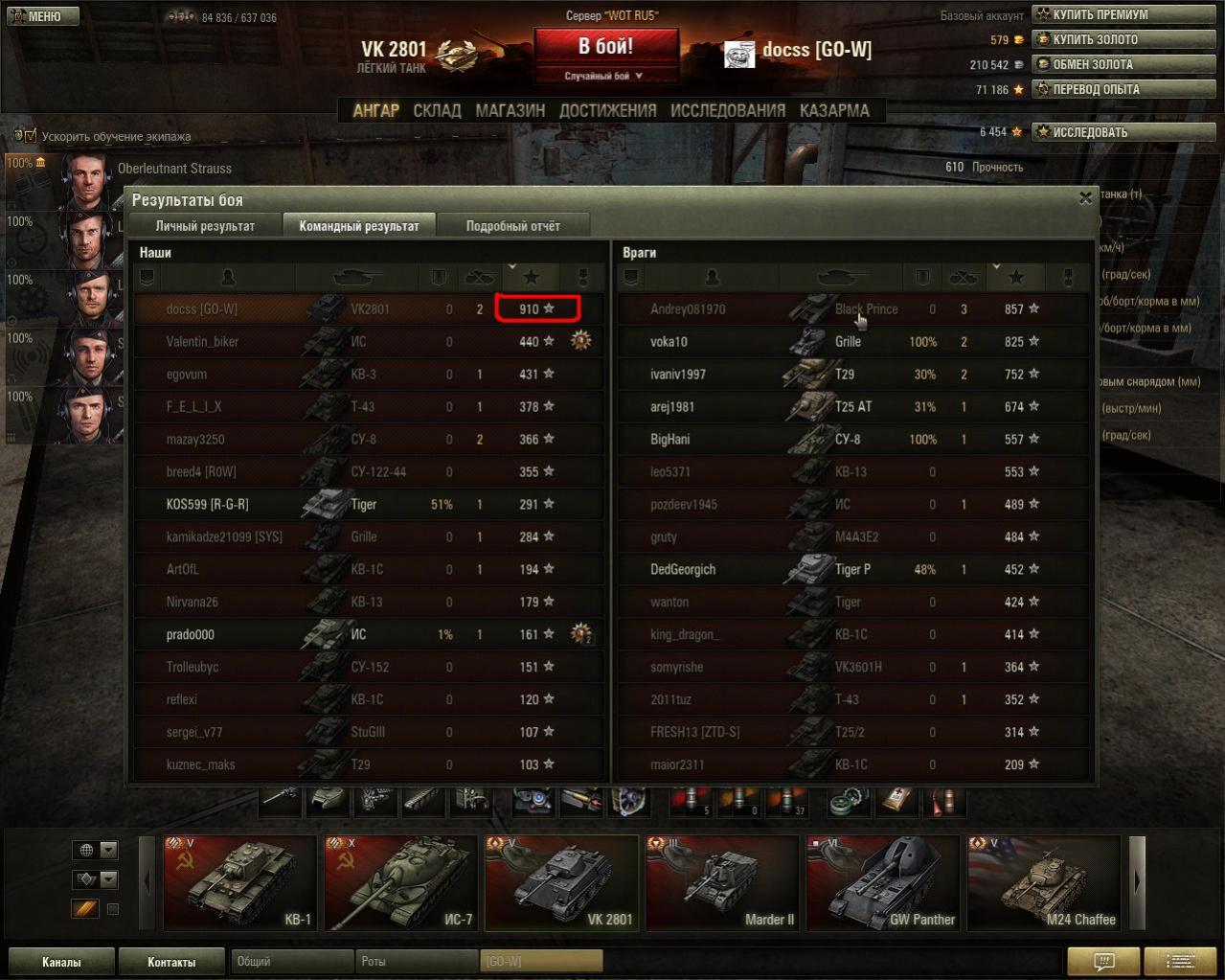This screenshot has width=1225, height=980.
Task: Open the Контакты contacts list
Action: 171,962
